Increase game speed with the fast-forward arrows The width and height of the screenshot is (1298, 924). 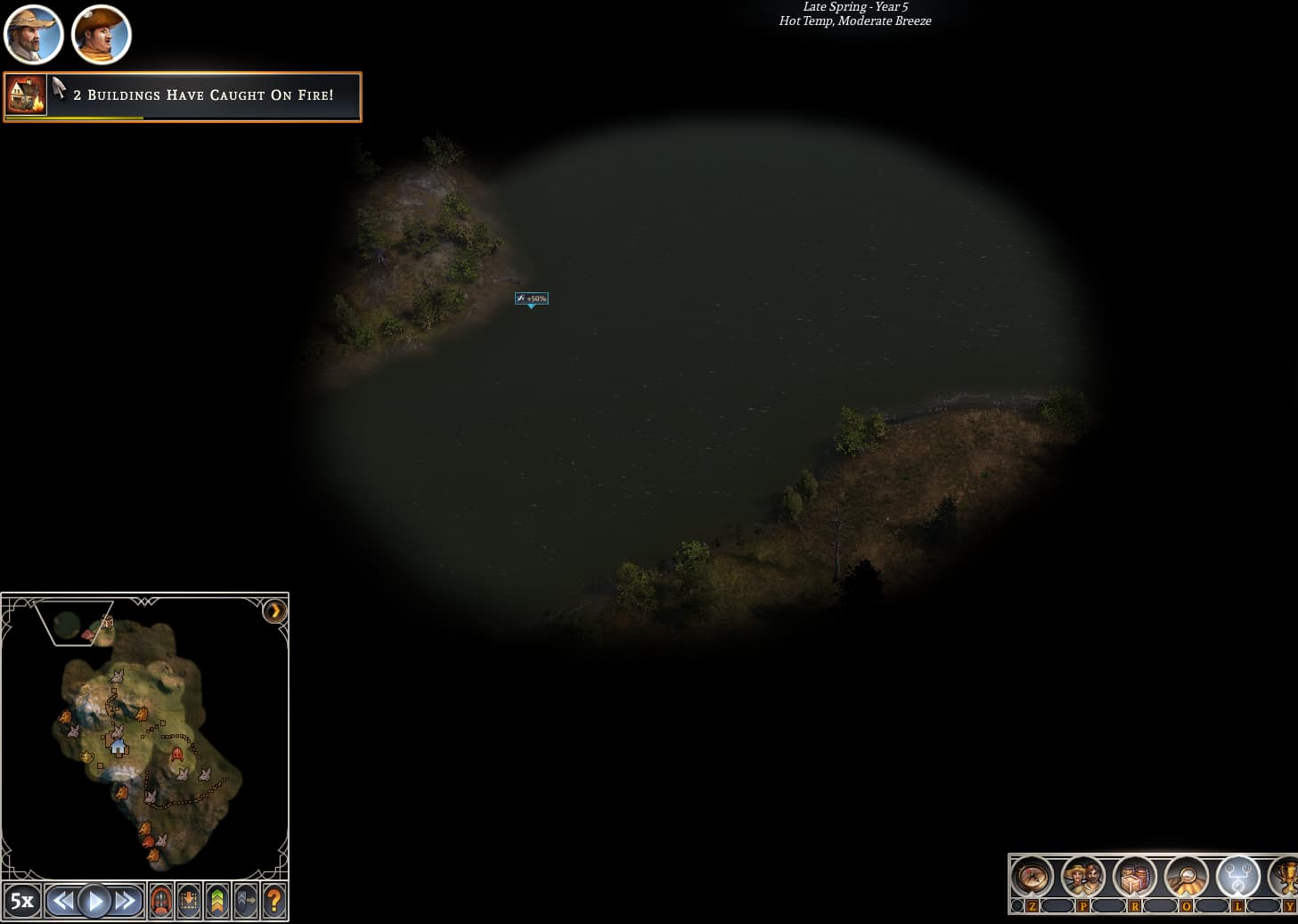[126, 901]
